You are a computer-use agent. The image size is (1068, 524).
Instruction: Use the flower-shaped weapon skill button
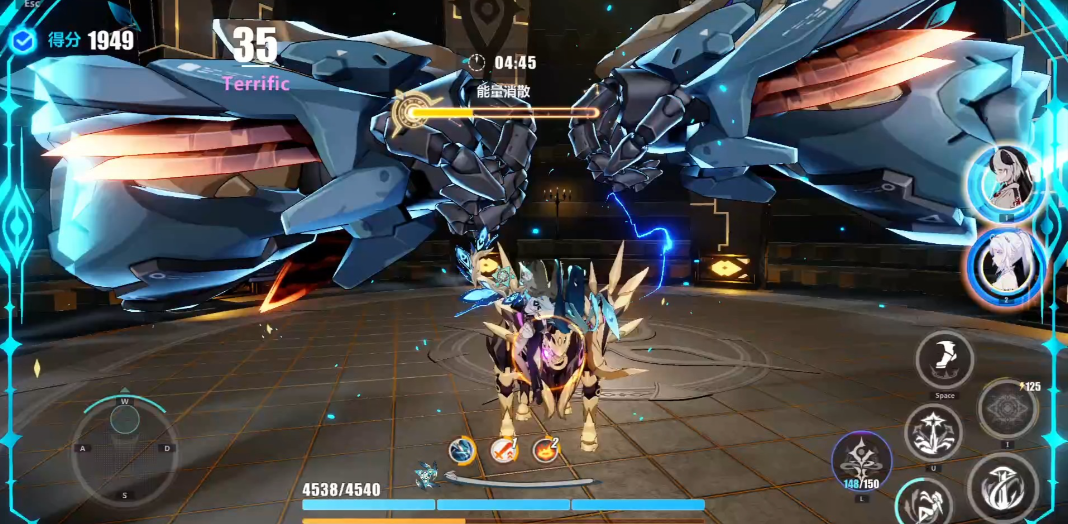point(933,432)
